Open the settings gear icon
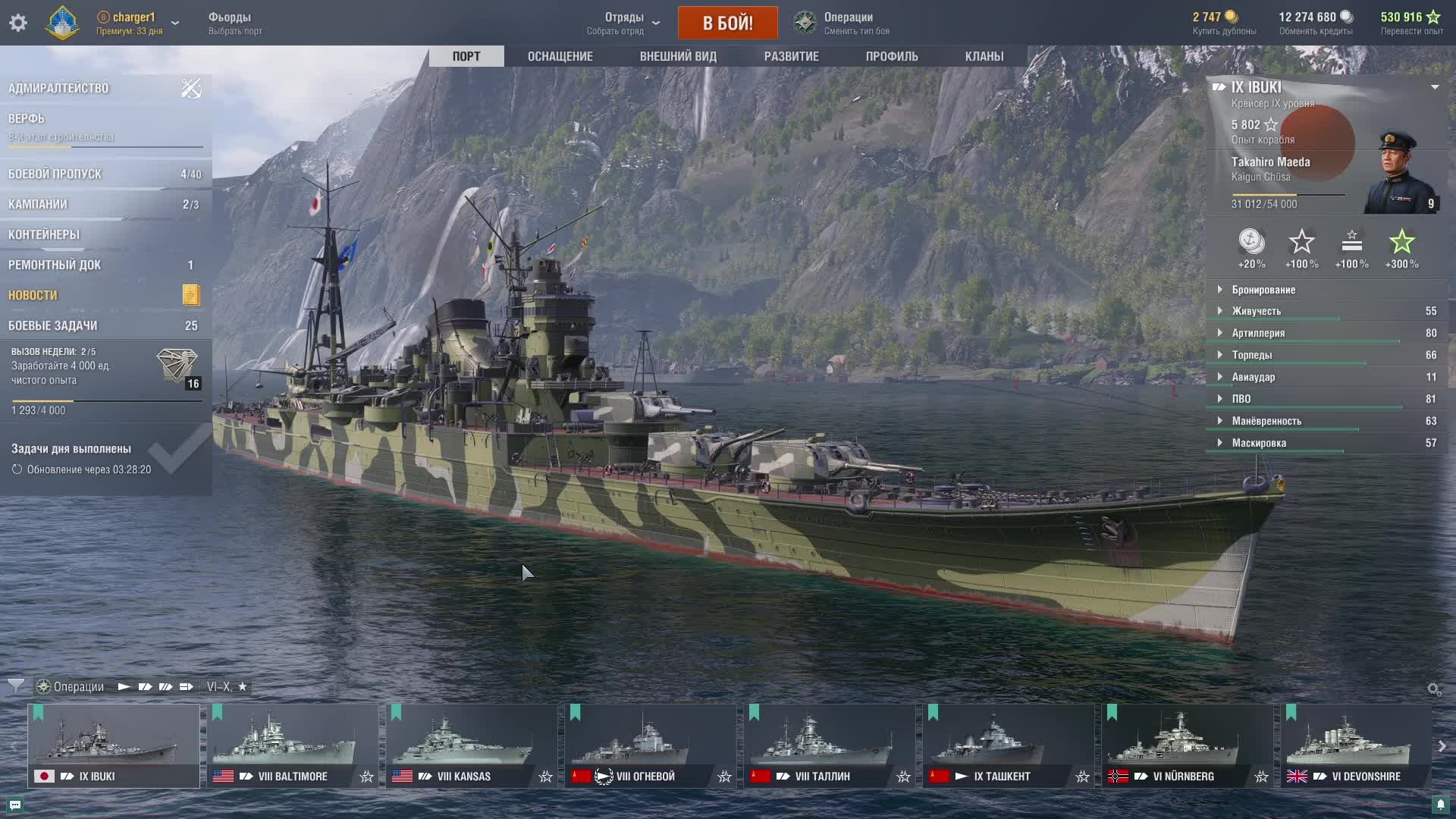 coord(18,23)
